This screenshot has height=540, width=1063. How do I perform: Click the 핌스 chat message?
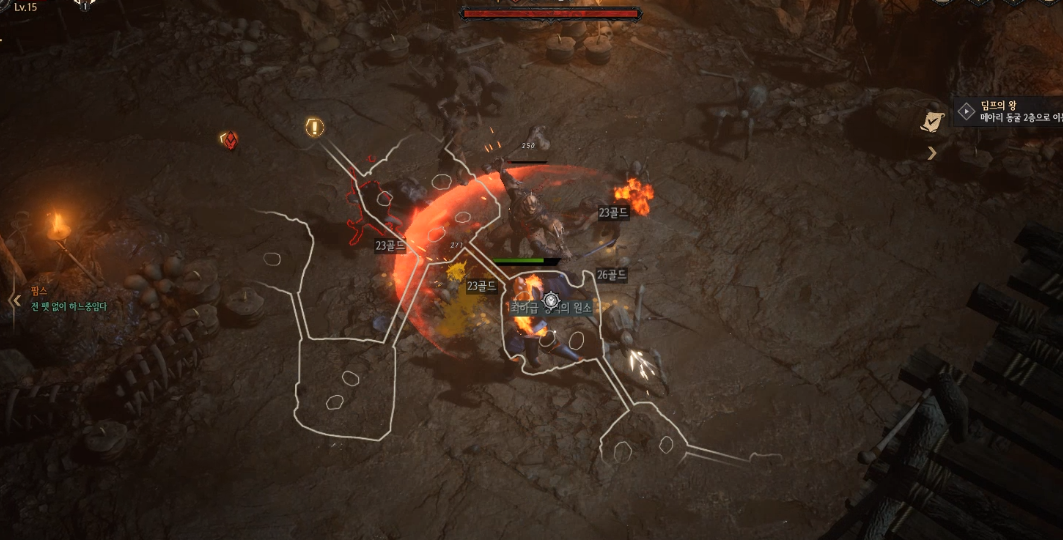(68, 299)
